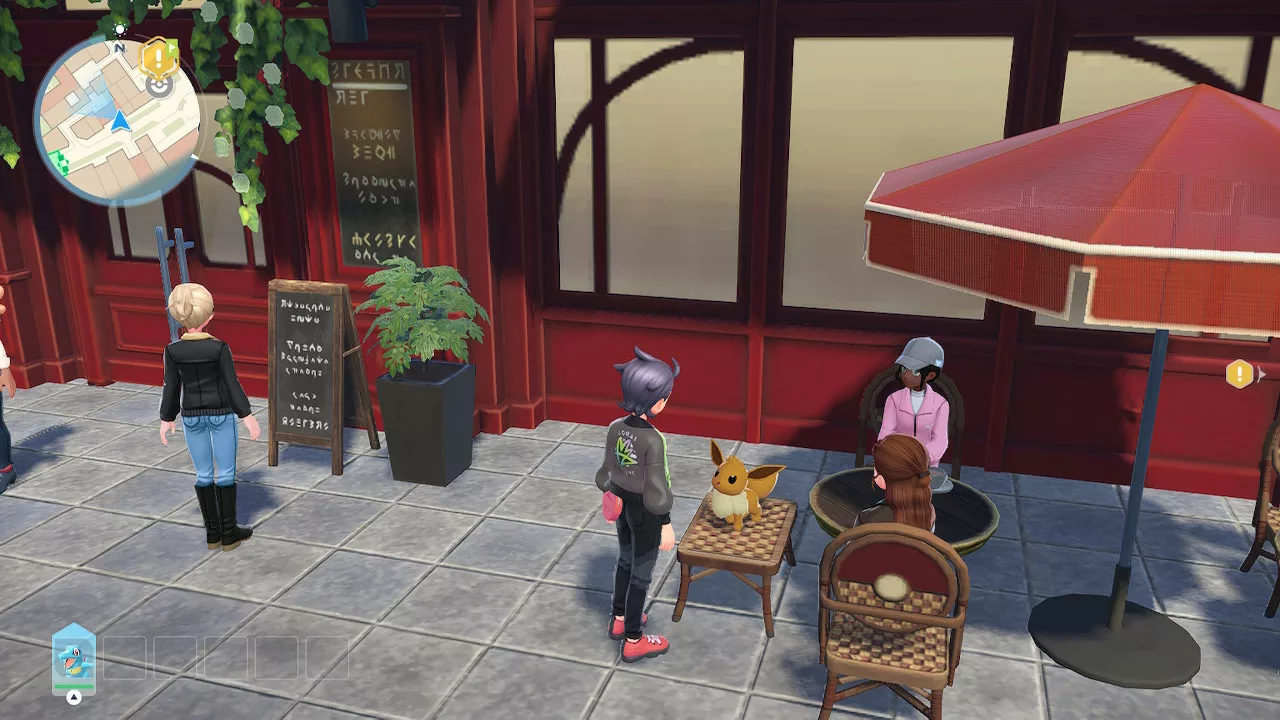Click Totodile's green HP bar

tap(74, 686)
